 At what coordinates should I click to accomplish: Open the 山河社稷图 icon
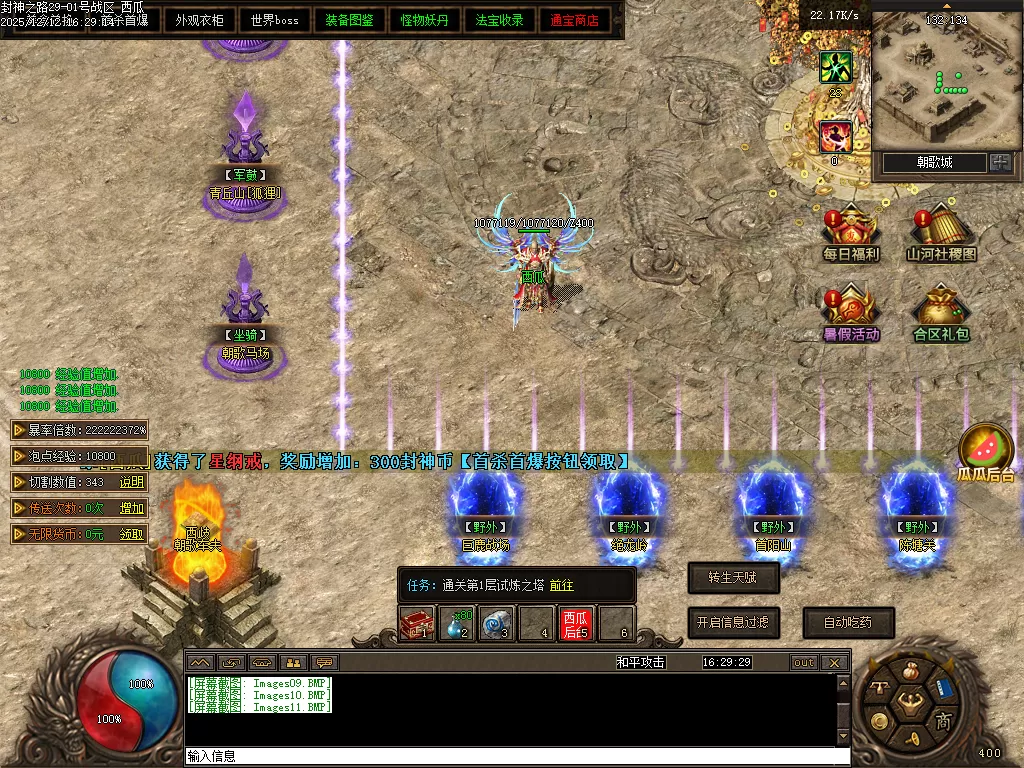coord(941,234)
